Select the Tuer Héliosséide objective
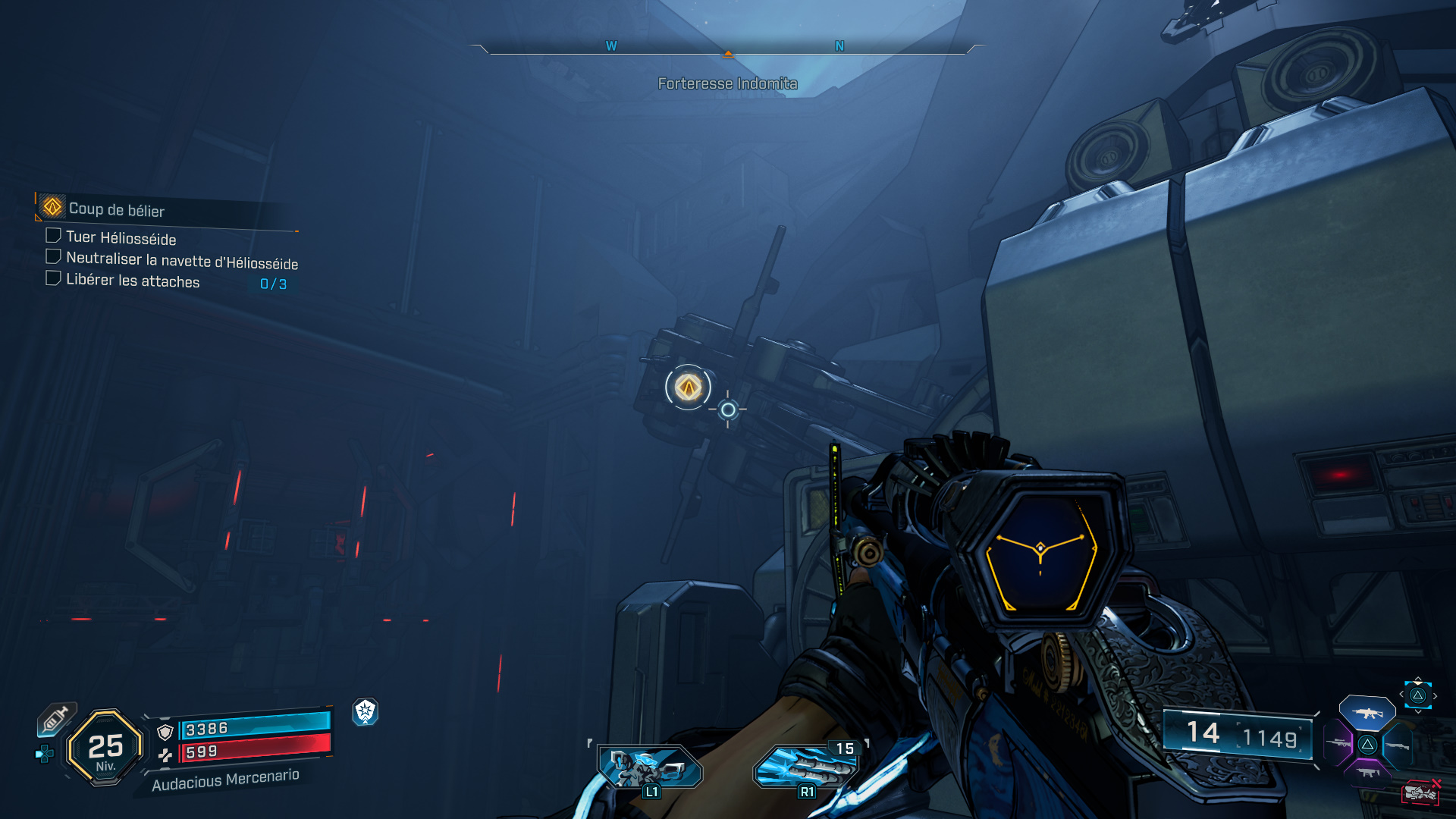The image size is (1456, 819). click(x=121, y=238)
